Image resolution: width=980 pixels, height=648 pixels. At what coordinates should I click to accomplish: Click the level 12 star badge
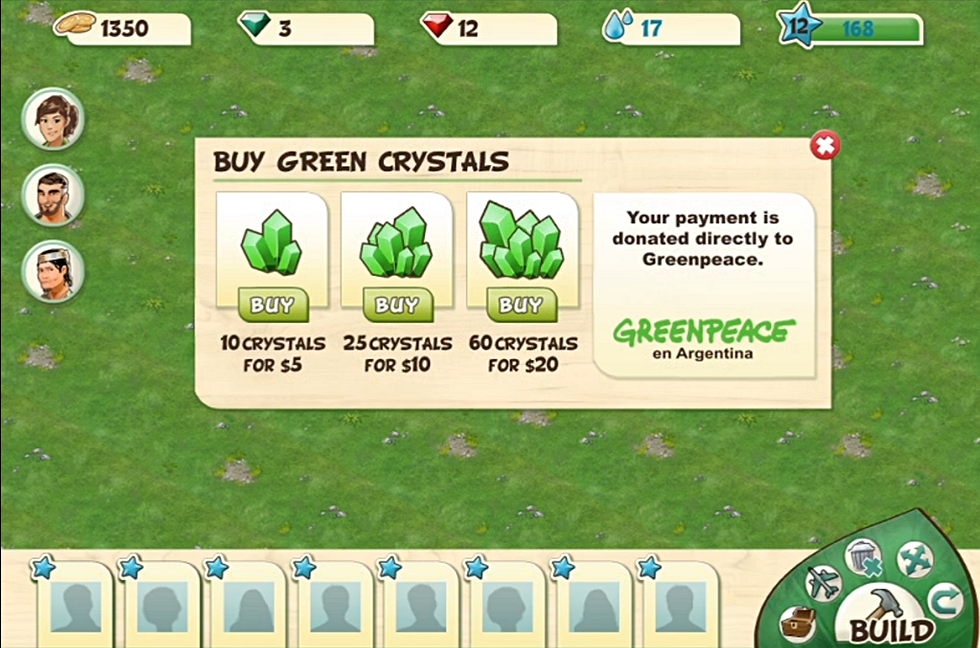[800, 26]
